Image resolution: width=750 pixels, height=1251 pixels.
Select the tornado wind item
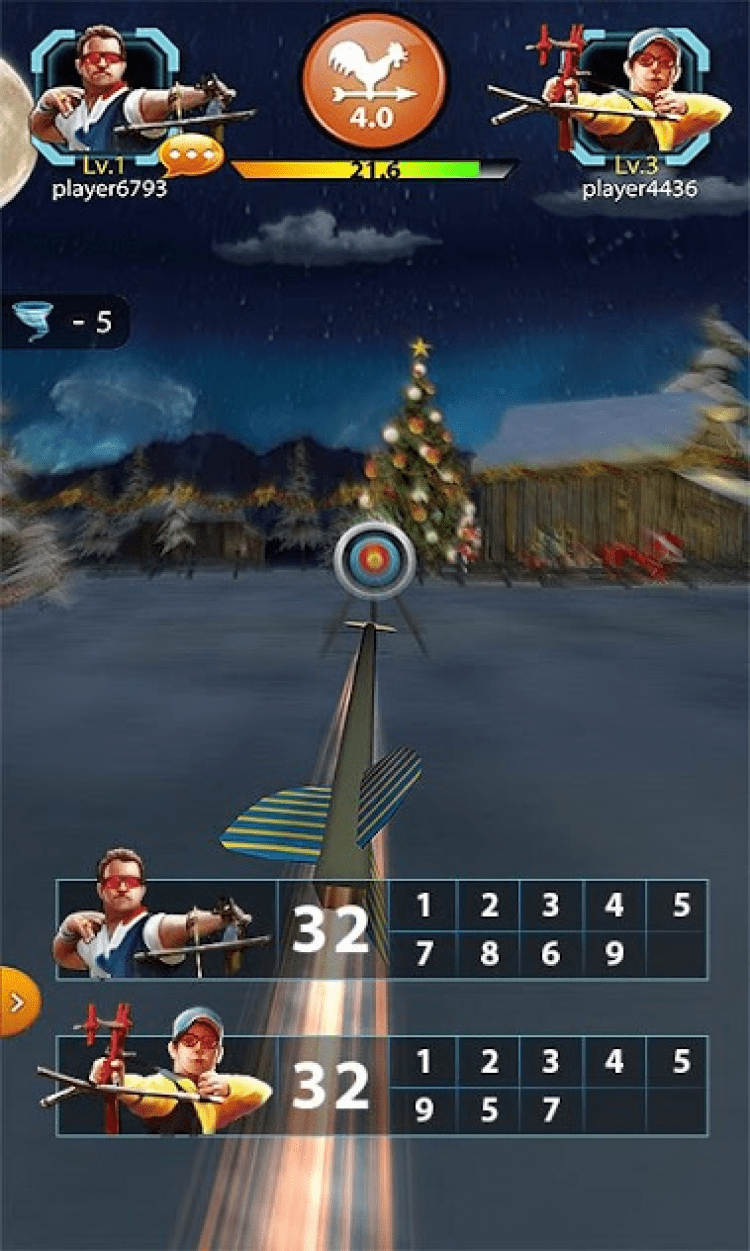pos(35,323)
